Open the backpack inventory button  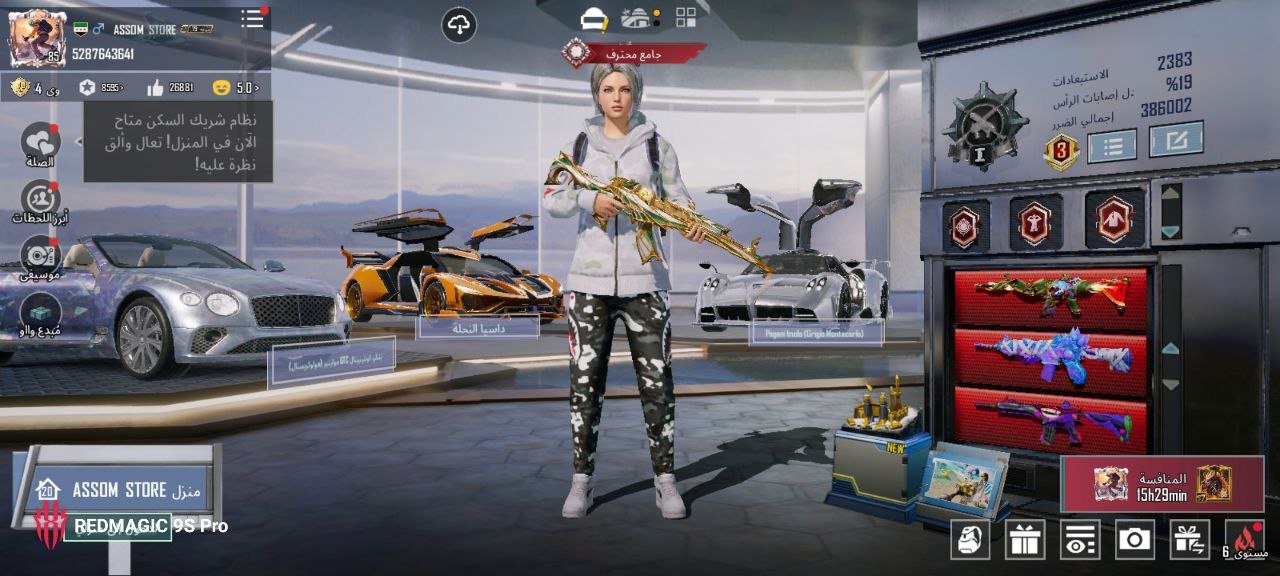point(970,540)
